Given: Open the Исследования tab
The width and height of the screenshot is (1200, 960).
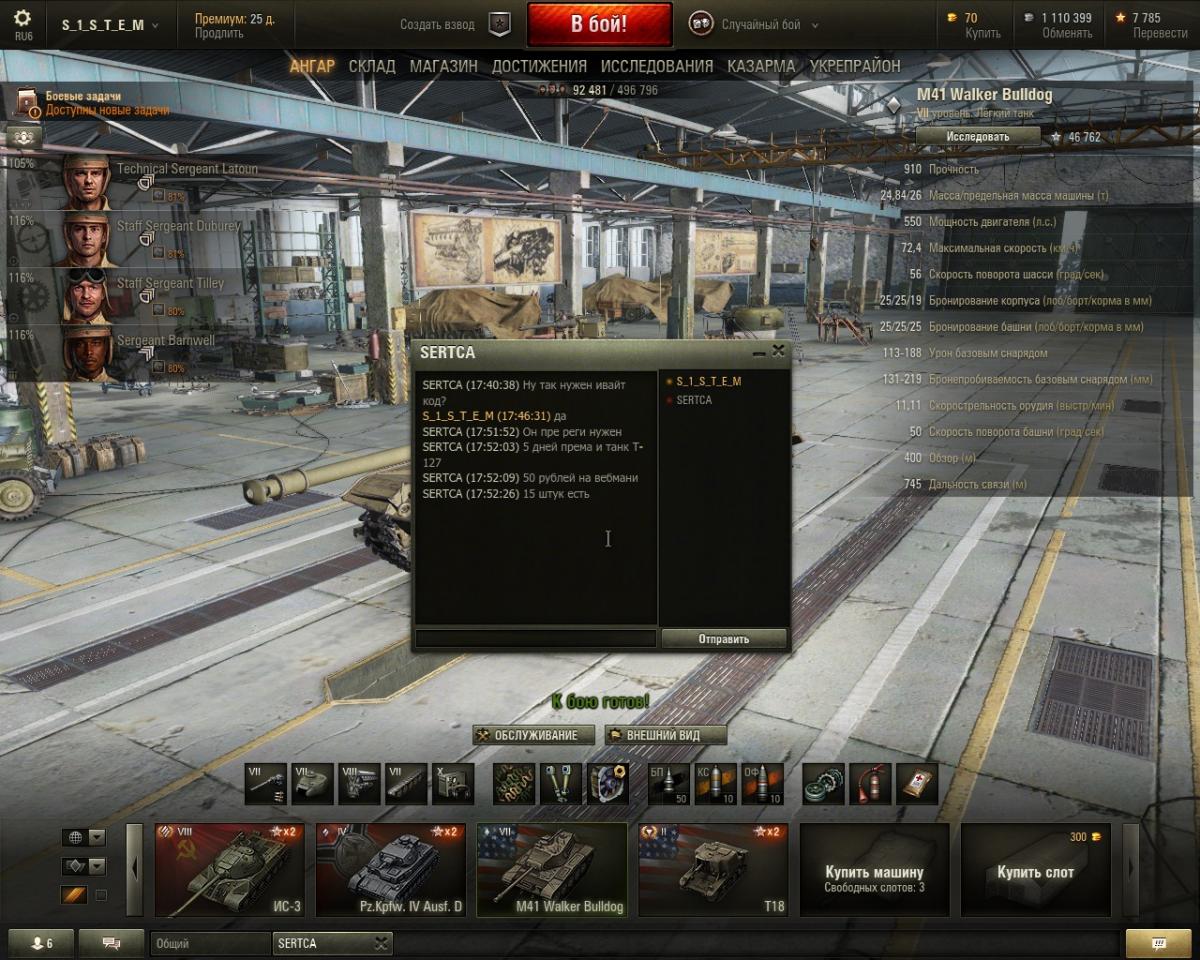Looking at the screenshot, I should tap(657, 66).
